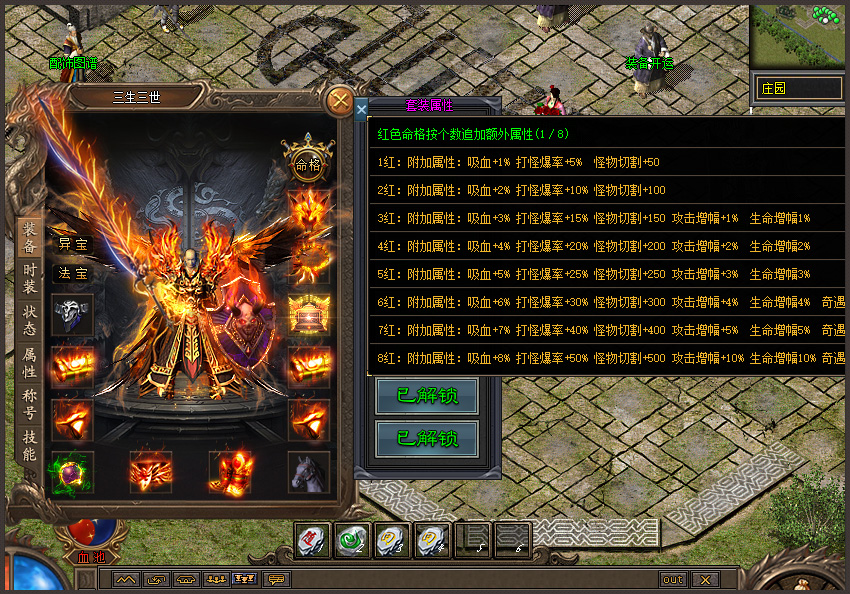Select the green-glow purple gem slot
850x594 pixels.
(x=74, y=472)
